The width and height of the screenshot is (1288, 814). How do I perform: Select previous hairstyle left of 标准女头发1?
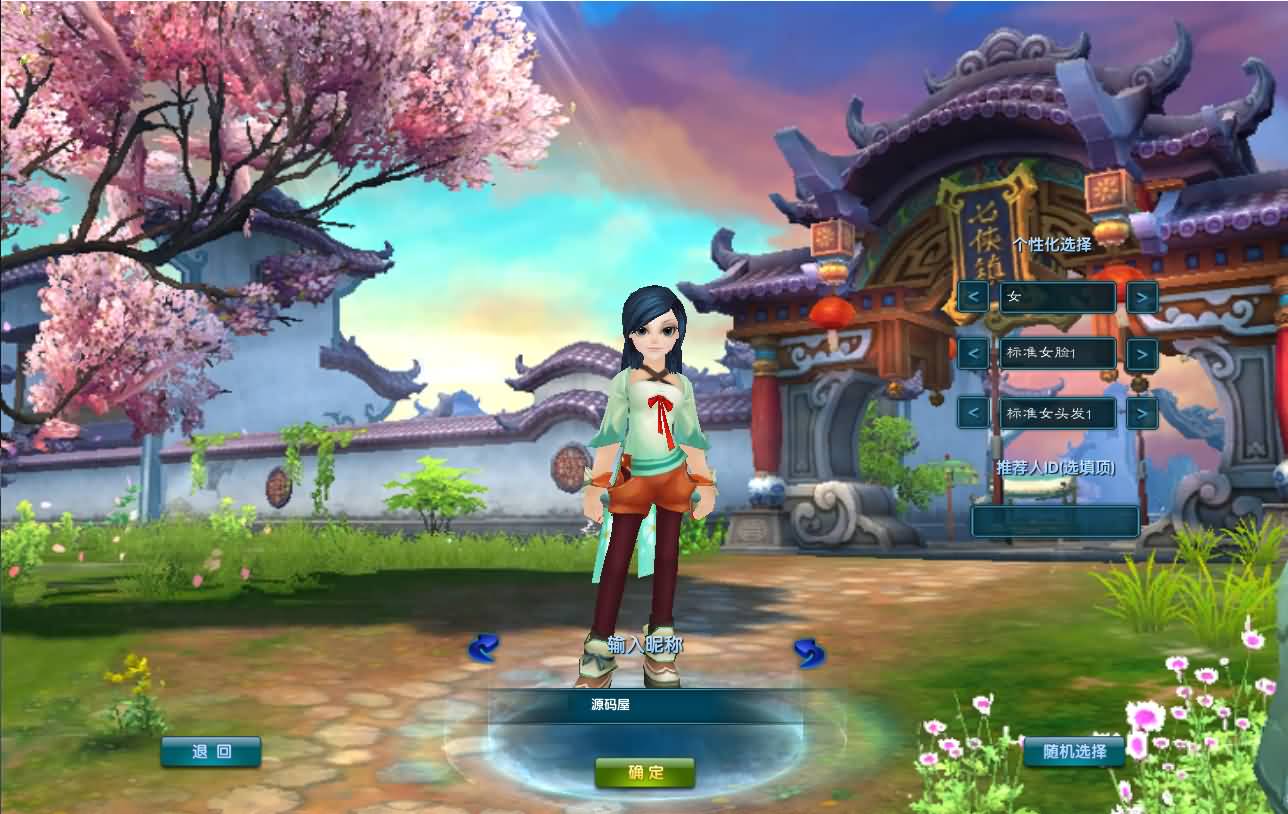[973, 412]
